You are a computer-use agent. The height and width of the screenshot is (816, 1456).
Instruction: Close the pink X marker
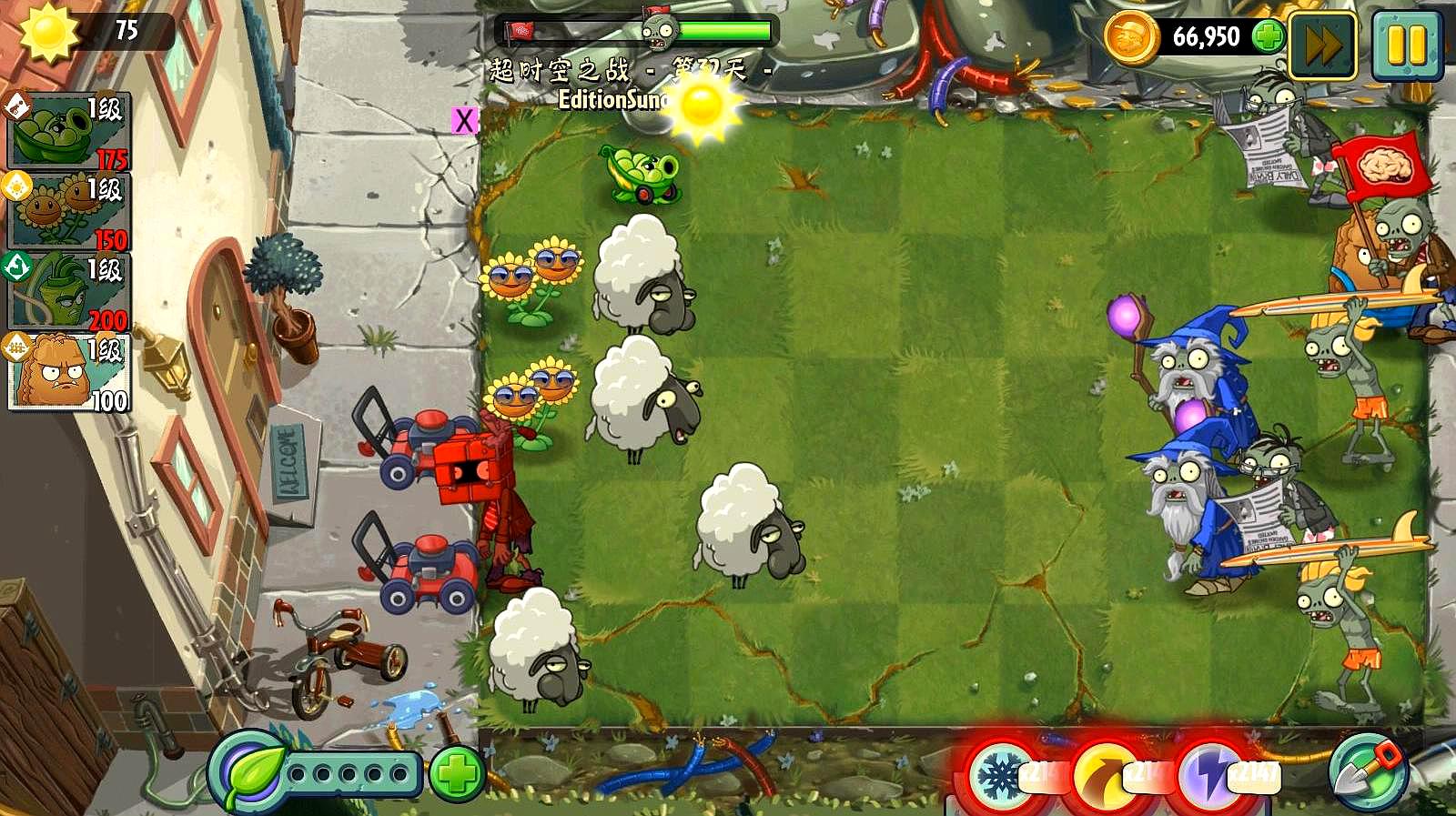coord(464,120)
